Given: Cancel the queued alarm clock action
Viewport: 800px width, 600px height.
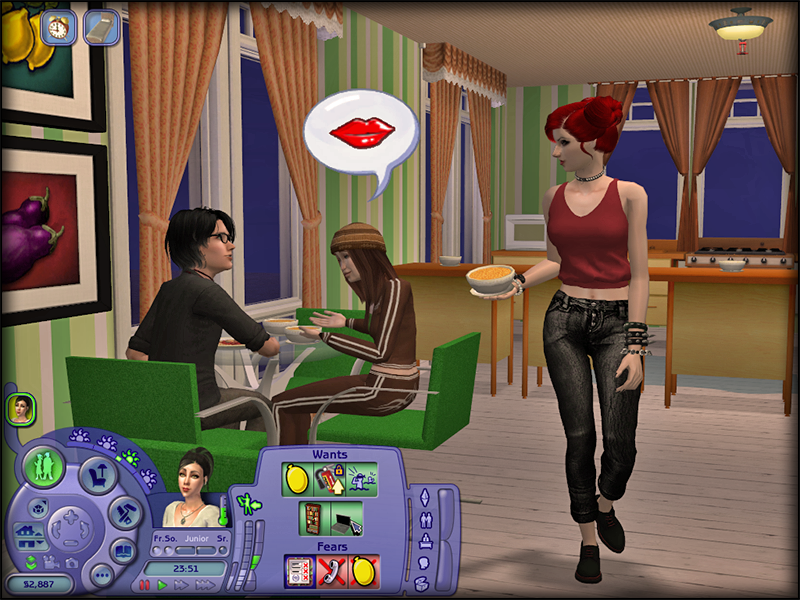Looking at the screenshot, I should pyautogui.click(x=61, y=26).
